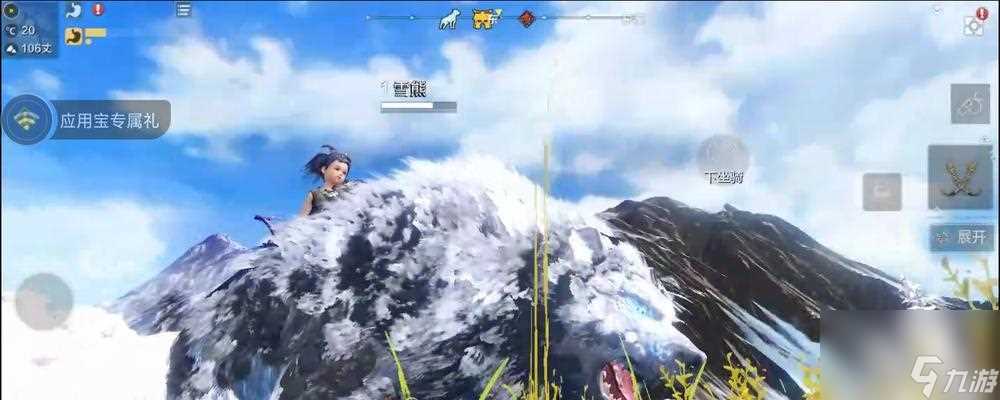The height and width of the screenshot is (400, 1000).
Task: Open the hamburger list menu icon
Action: coord(183,10)
